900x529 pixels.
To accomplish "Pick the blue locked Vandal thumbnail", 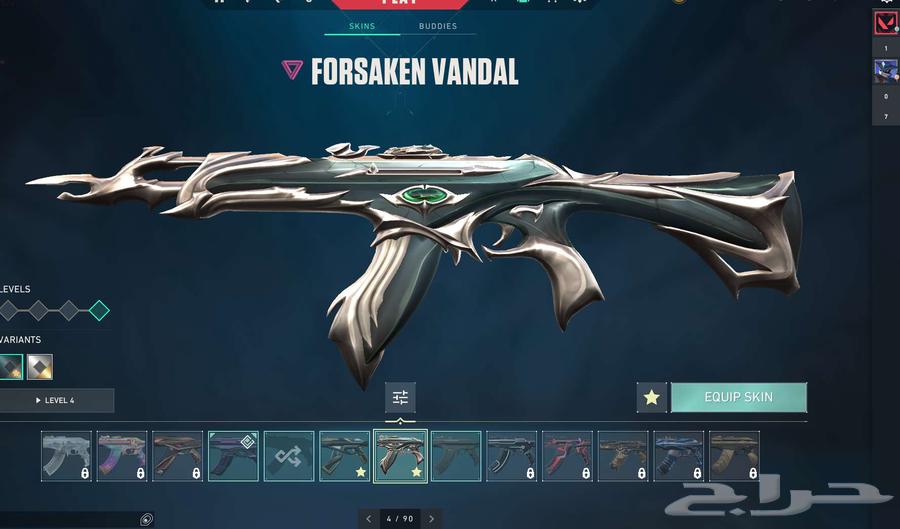I will click(679, 456).
